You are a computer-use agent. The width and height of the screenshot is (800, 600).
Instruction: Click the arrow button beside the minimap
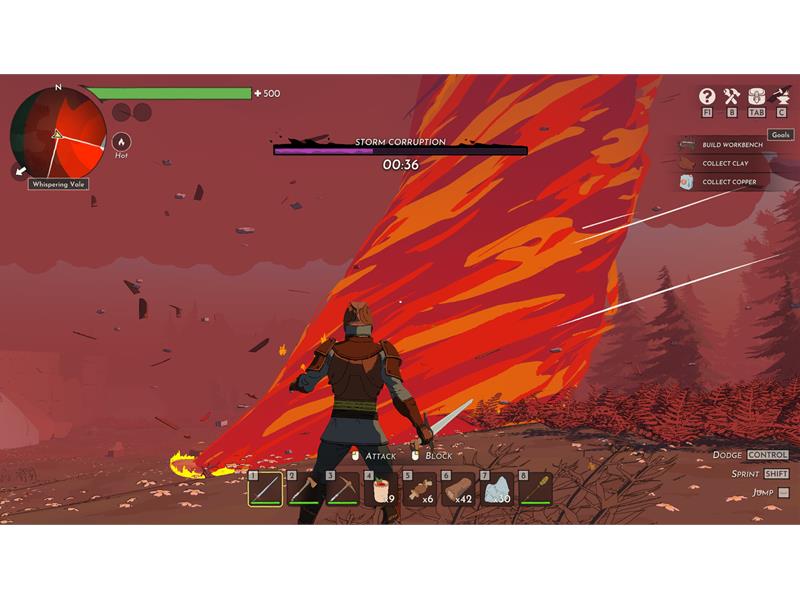coord(21,171)
